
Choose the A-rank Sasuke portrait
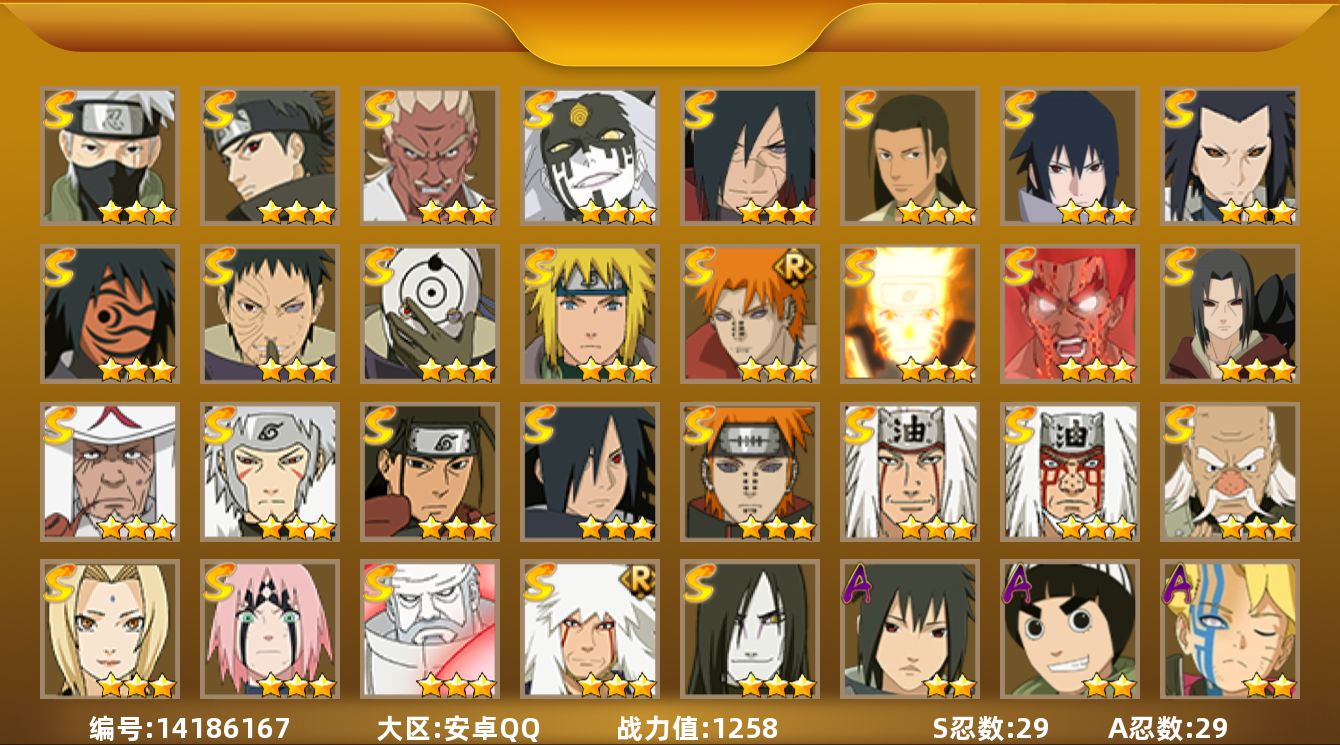pyautogui.click(x=909, y=629)
